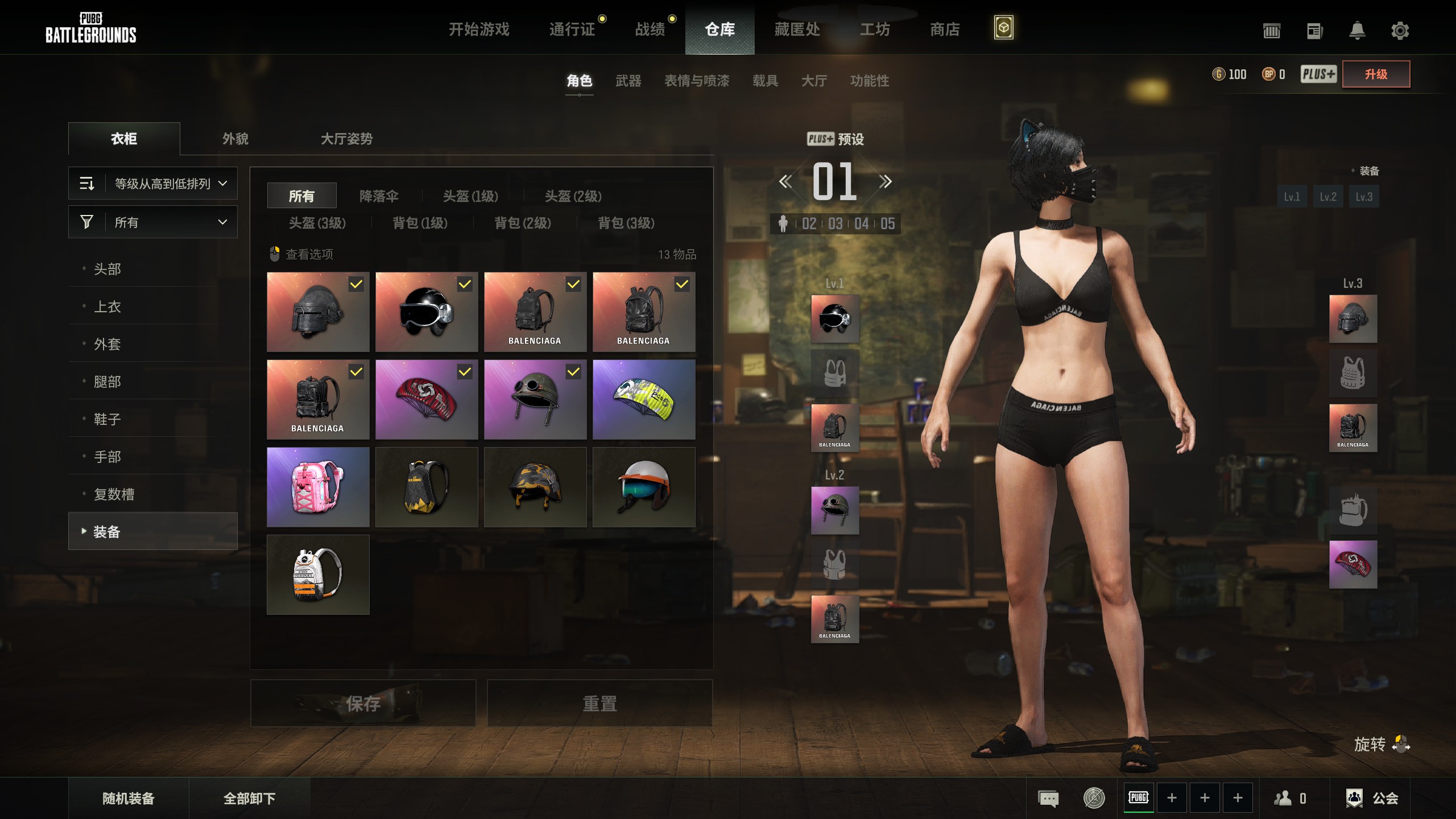
Task: Go to the 商店 shop tab
Action: click(945, 29)
